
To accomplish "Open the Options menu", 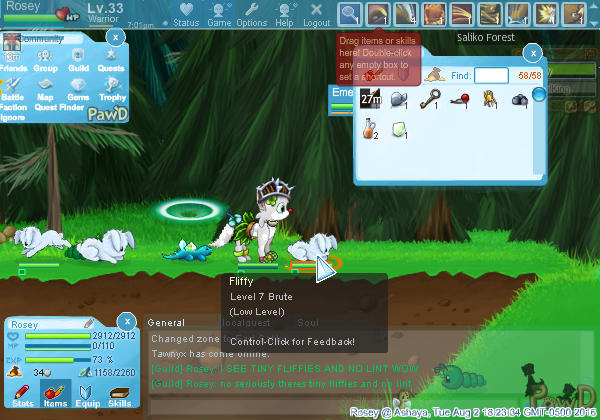I will point(251,15).
